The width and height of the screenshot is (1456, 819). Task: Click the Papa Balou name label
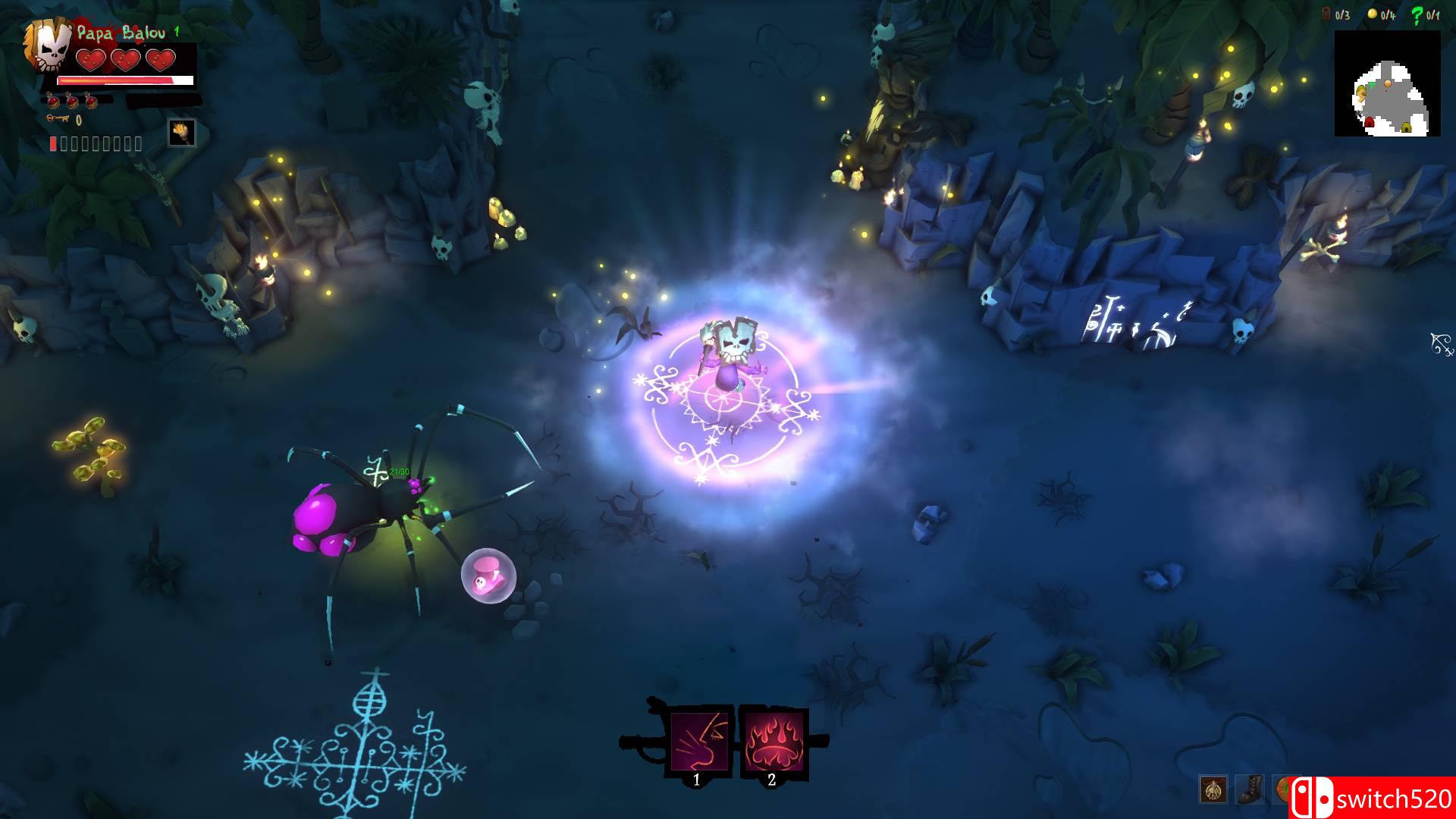[x=121, y=33]
